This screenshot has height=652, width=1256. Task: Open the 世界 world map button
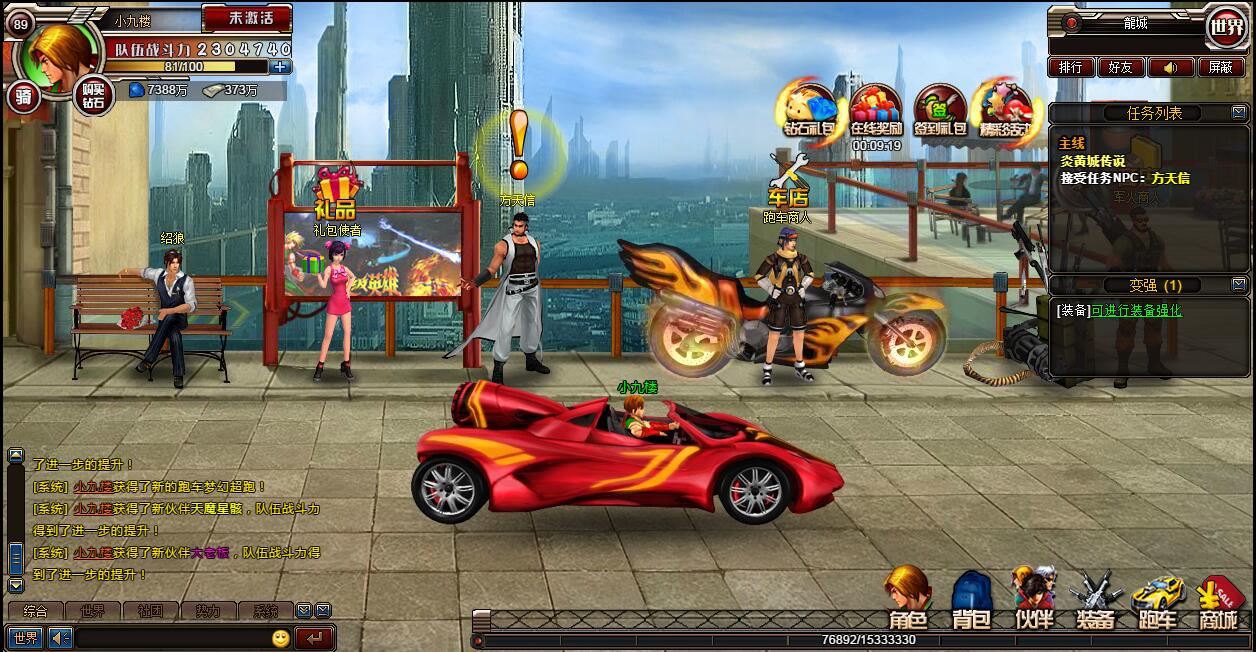tap(1225, 24)
